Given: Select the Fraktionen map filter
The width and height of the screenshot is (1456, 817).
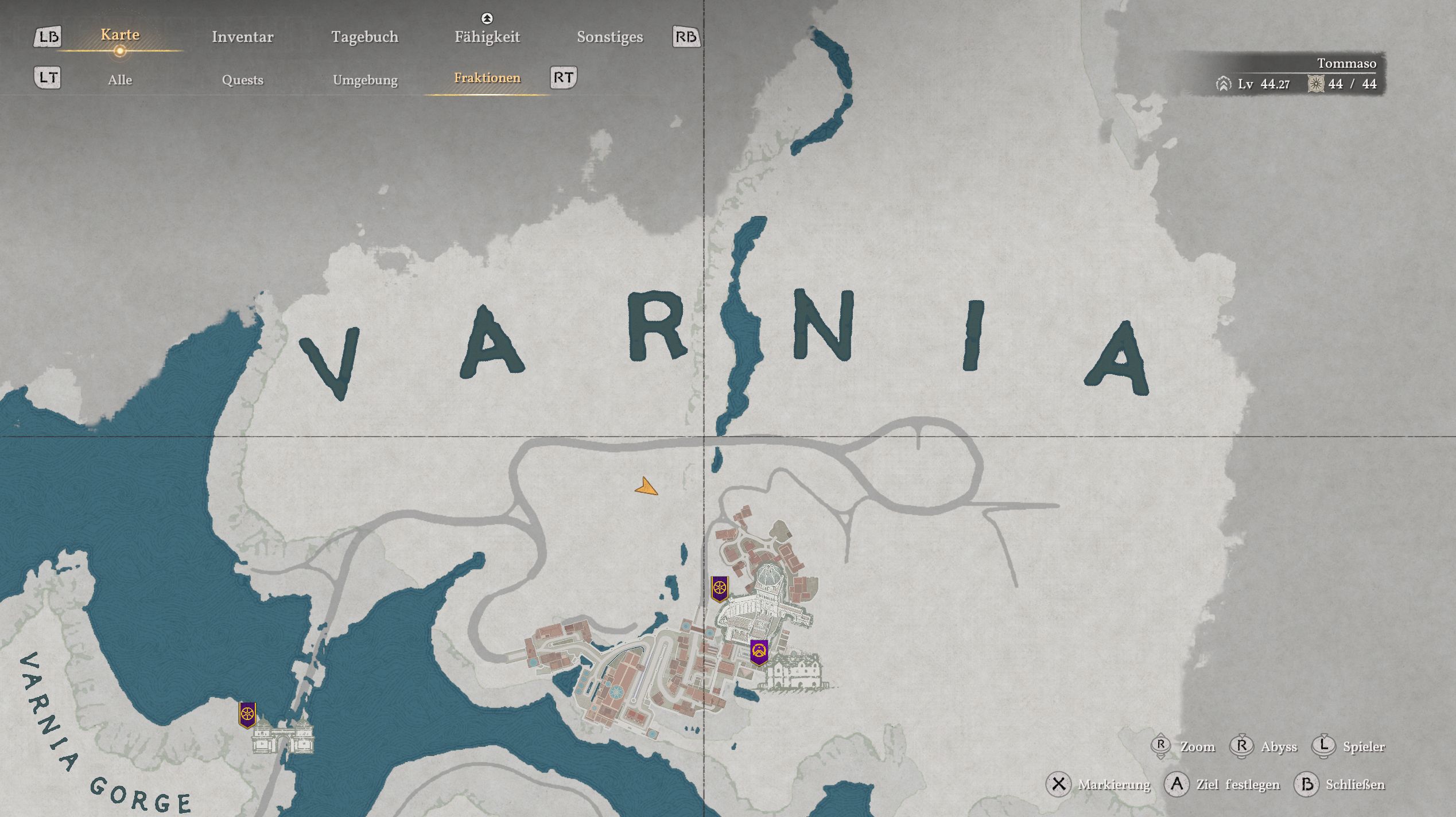Looking at the screenshot, I should (487, 78).
